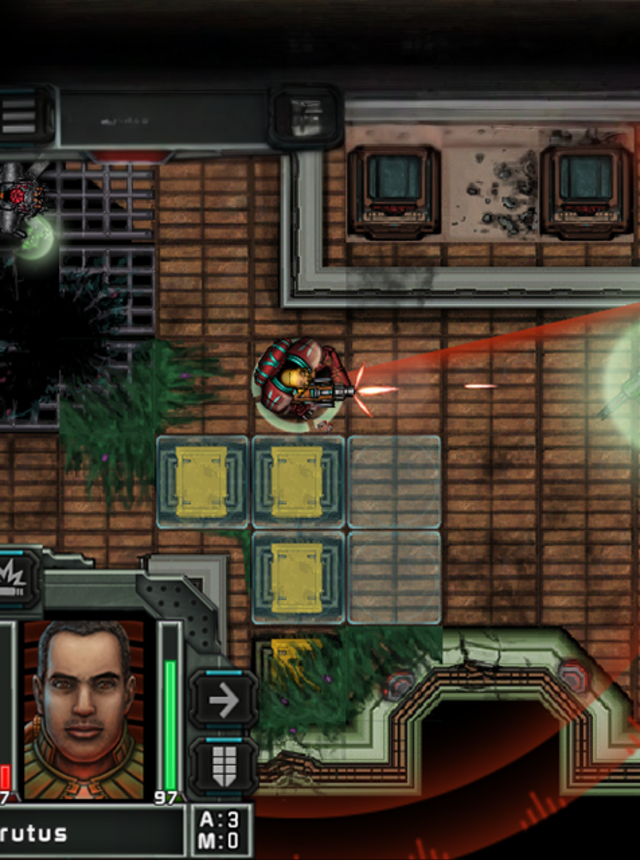
Task: Click the square icon button beside the top bar
Action: [306, 116]
